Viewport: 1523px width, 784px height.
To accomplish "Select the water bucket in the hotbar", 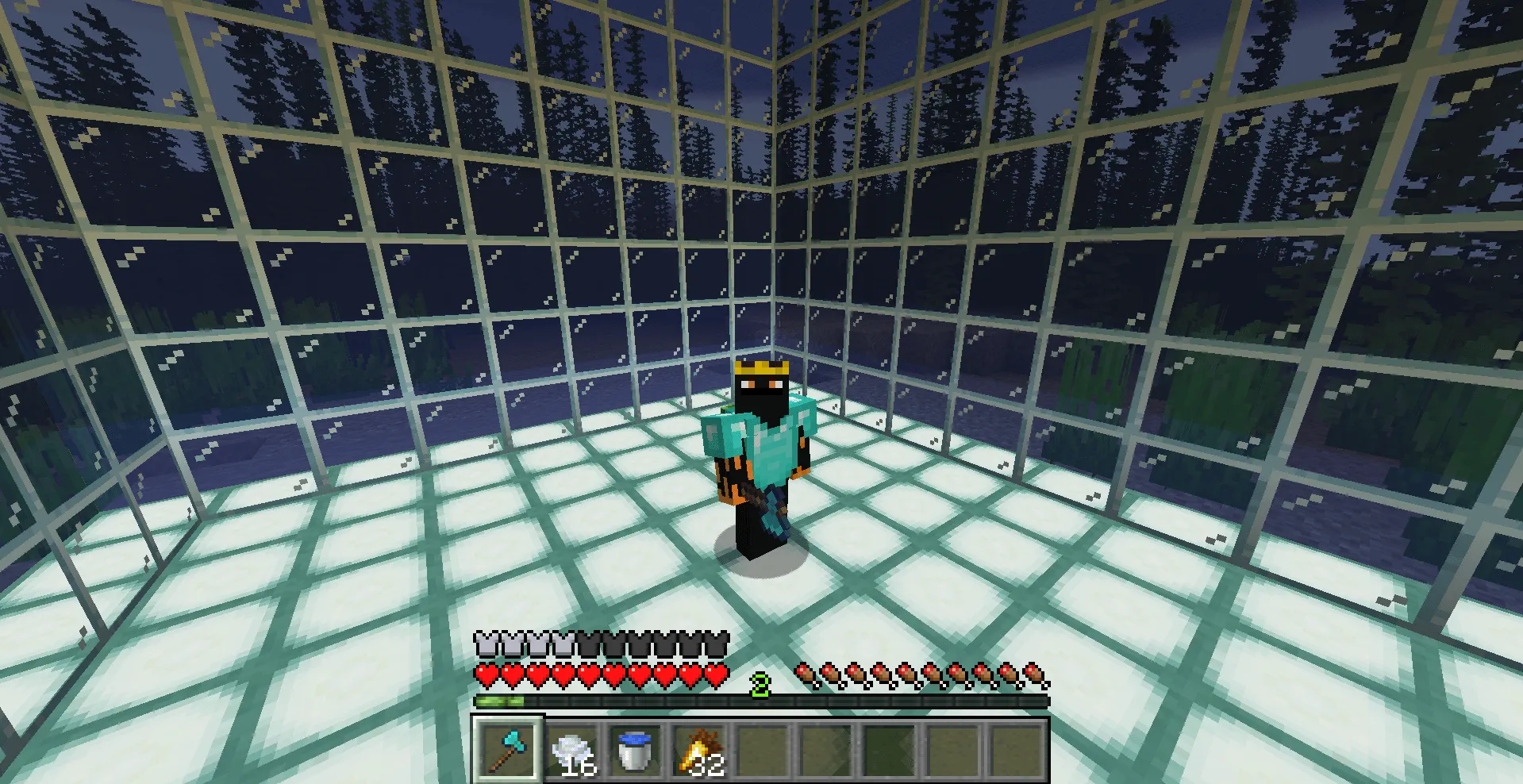I will click(x=635, y=746).
